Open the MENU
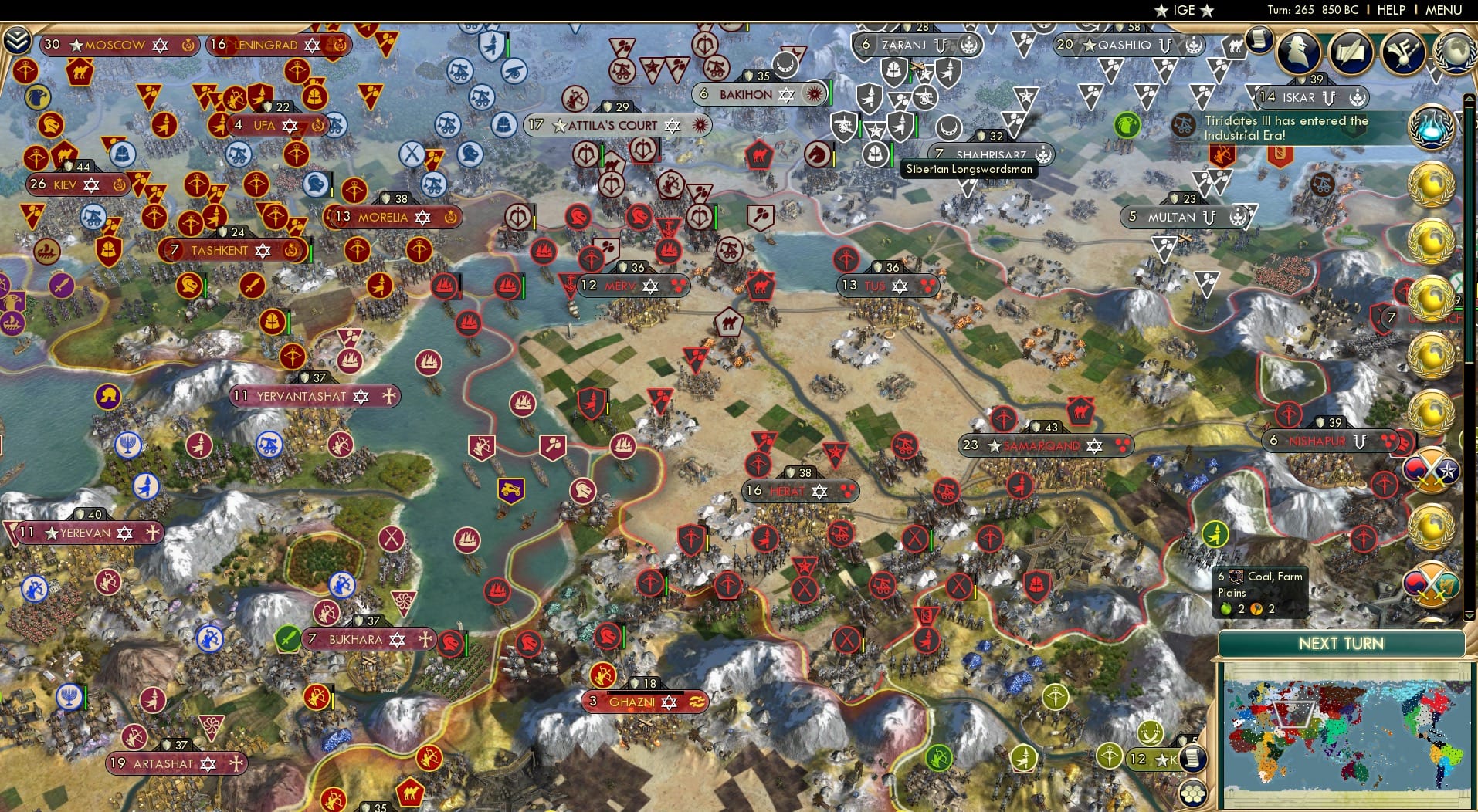The image size is (1478, 812). pos(1442,10)
